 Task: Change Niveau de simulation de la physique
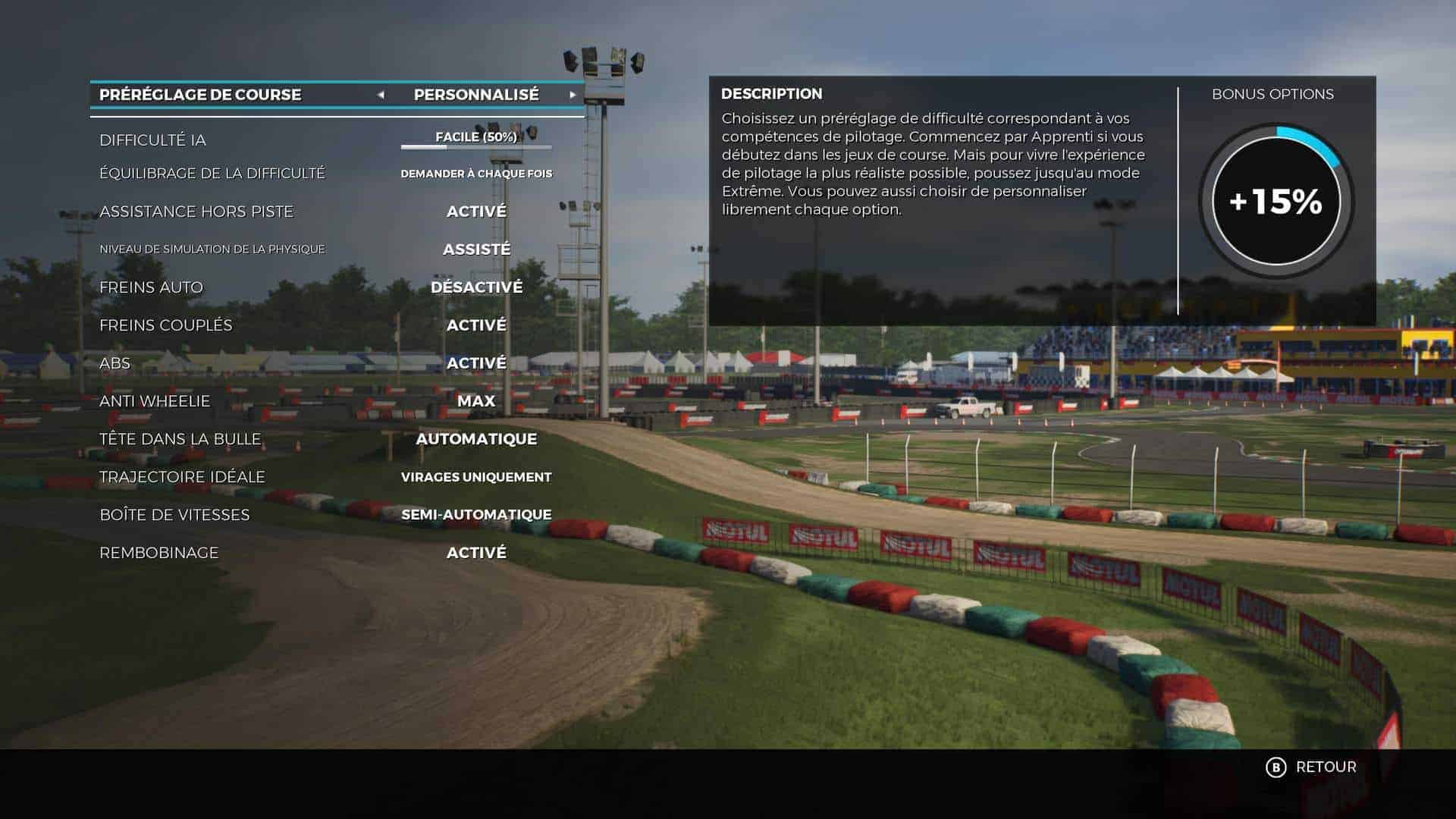pyautogui.click(x=476, y=249)
